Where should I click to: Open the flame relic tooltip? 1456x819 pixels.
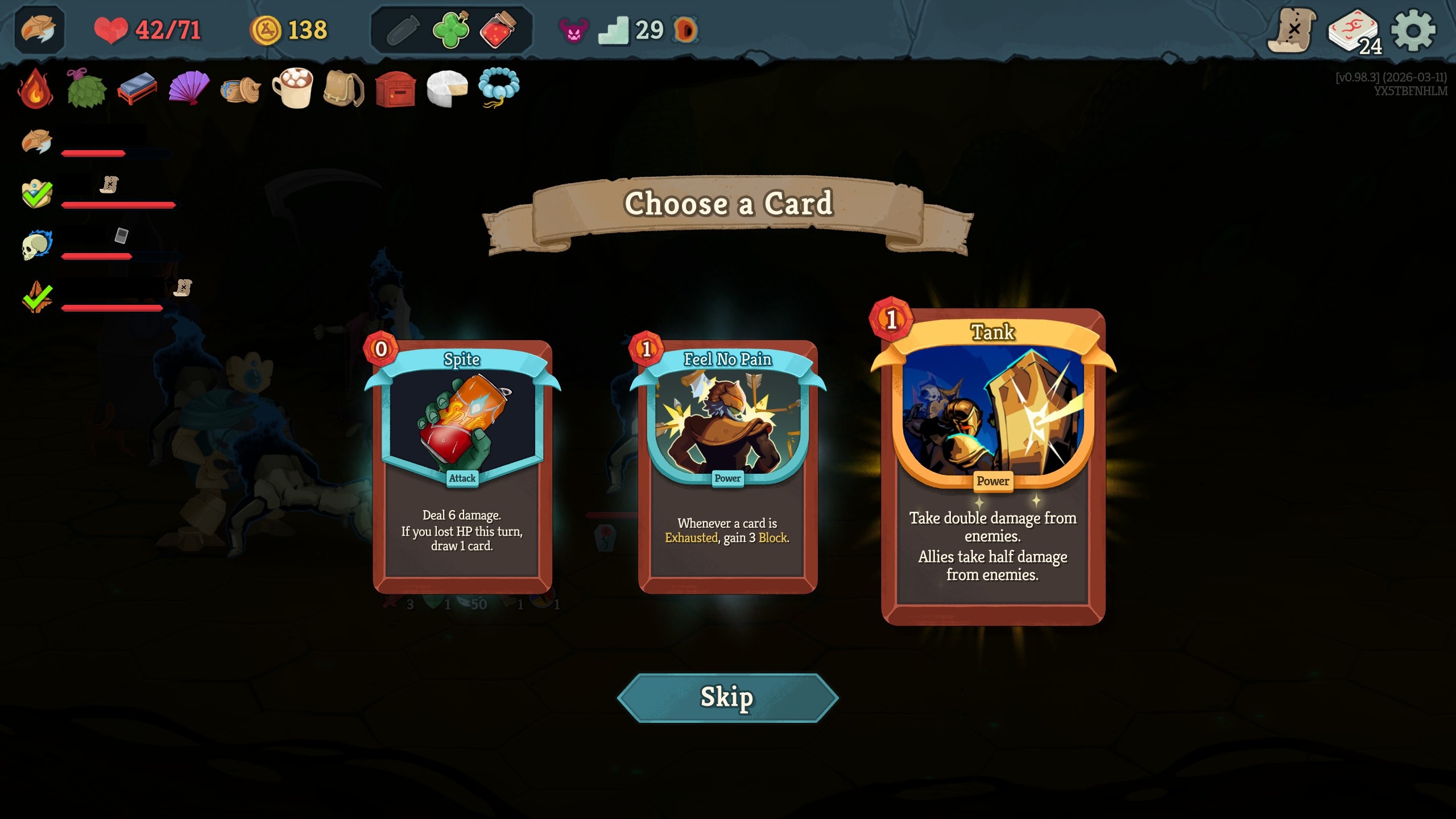click(x=35, y=88)
